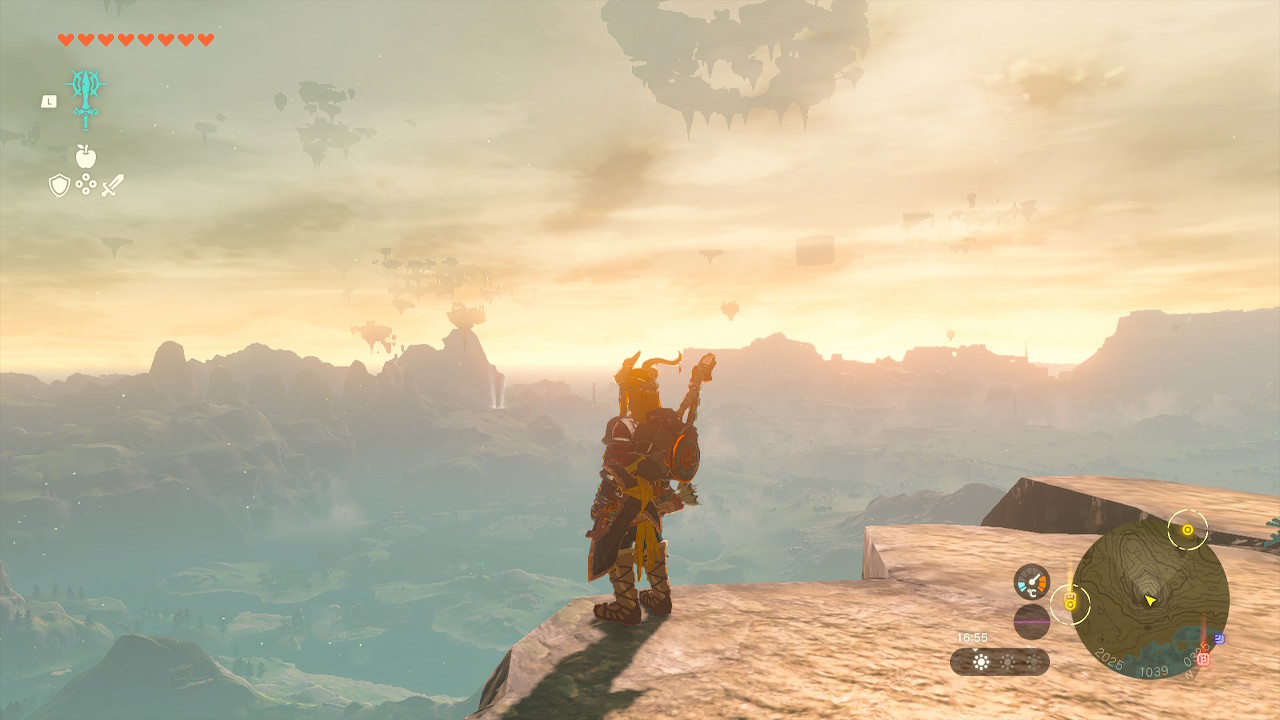
Task: Click the N compass label on the minimap
Action: [x=1187, y=673]
